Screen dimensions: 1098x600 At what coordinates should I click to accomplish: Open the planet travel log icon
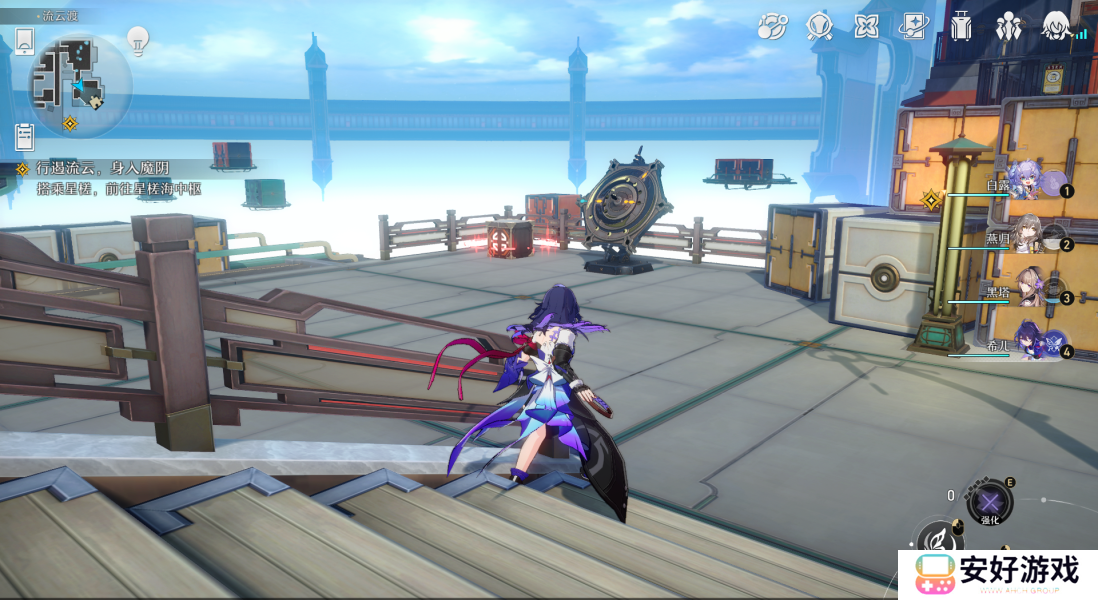(x=771, y=26)
